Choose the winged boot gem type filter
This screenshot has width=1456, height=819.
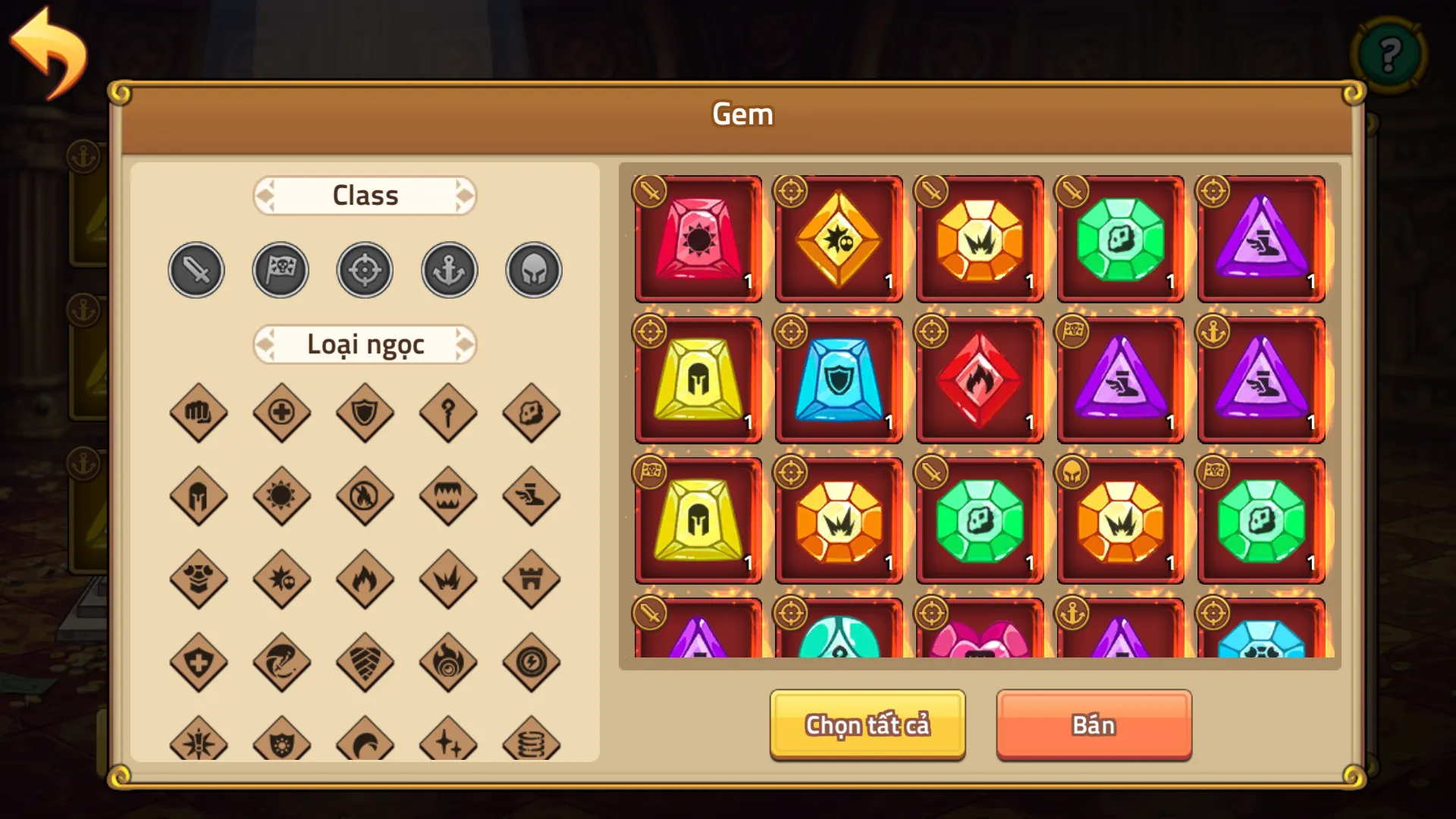tap(532, 497)
